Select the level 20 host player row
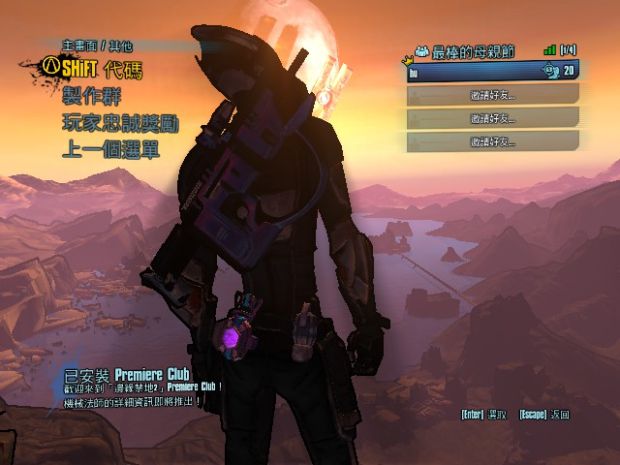This screenshot has width=620, height=465. 492,71
